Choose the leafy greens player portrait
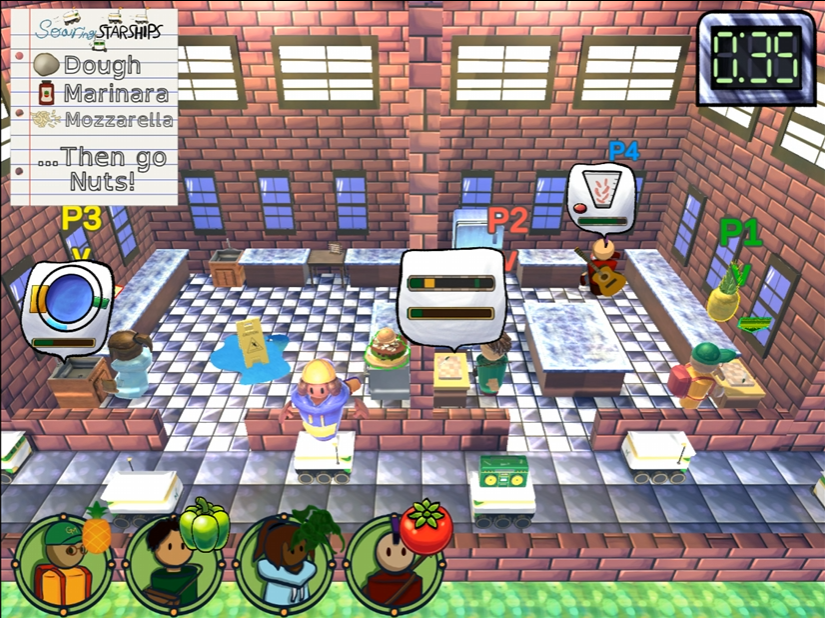This screenshot has width=825, height=618. 286,564
